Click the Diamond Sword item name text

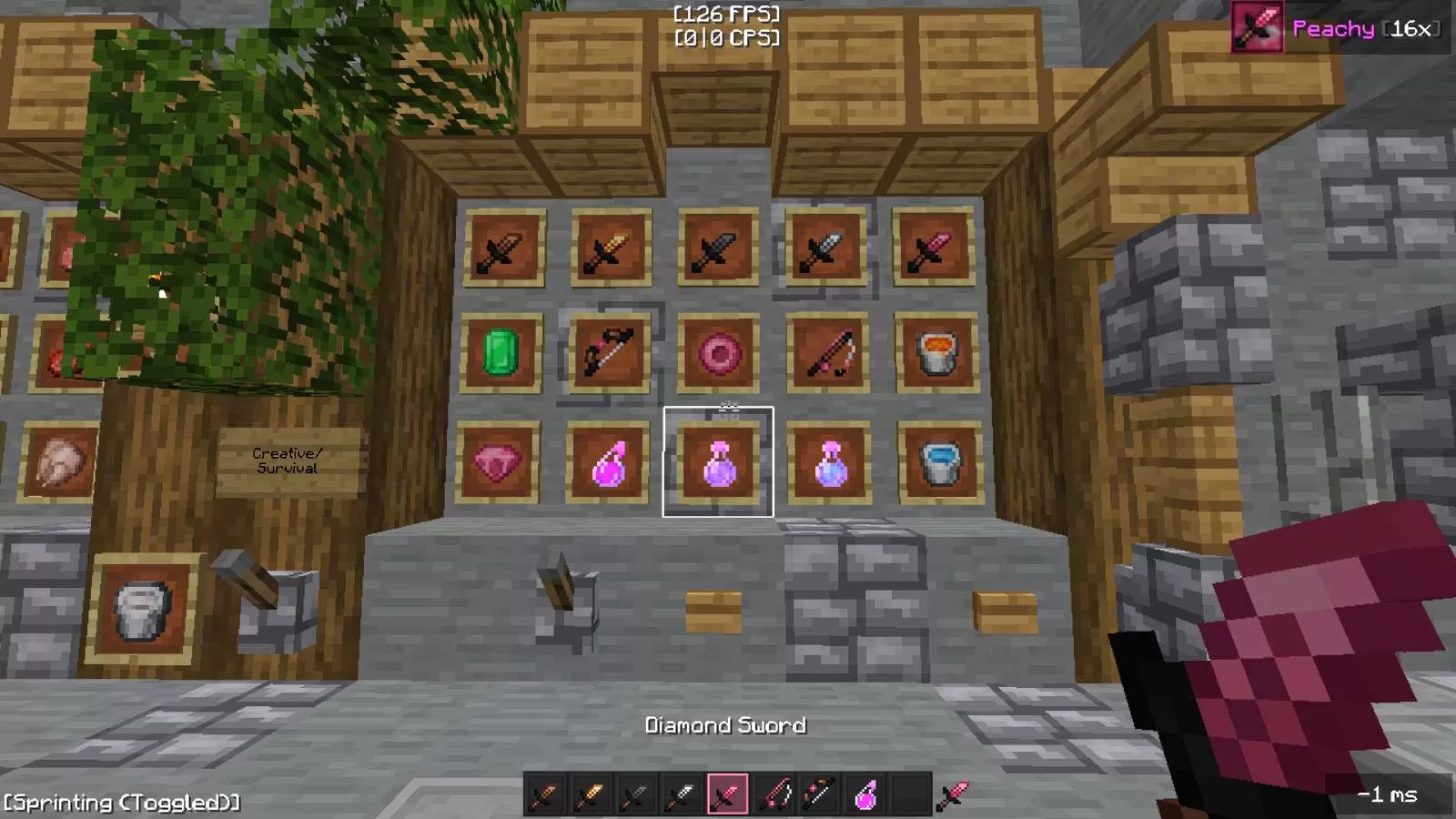click(725, 725)
